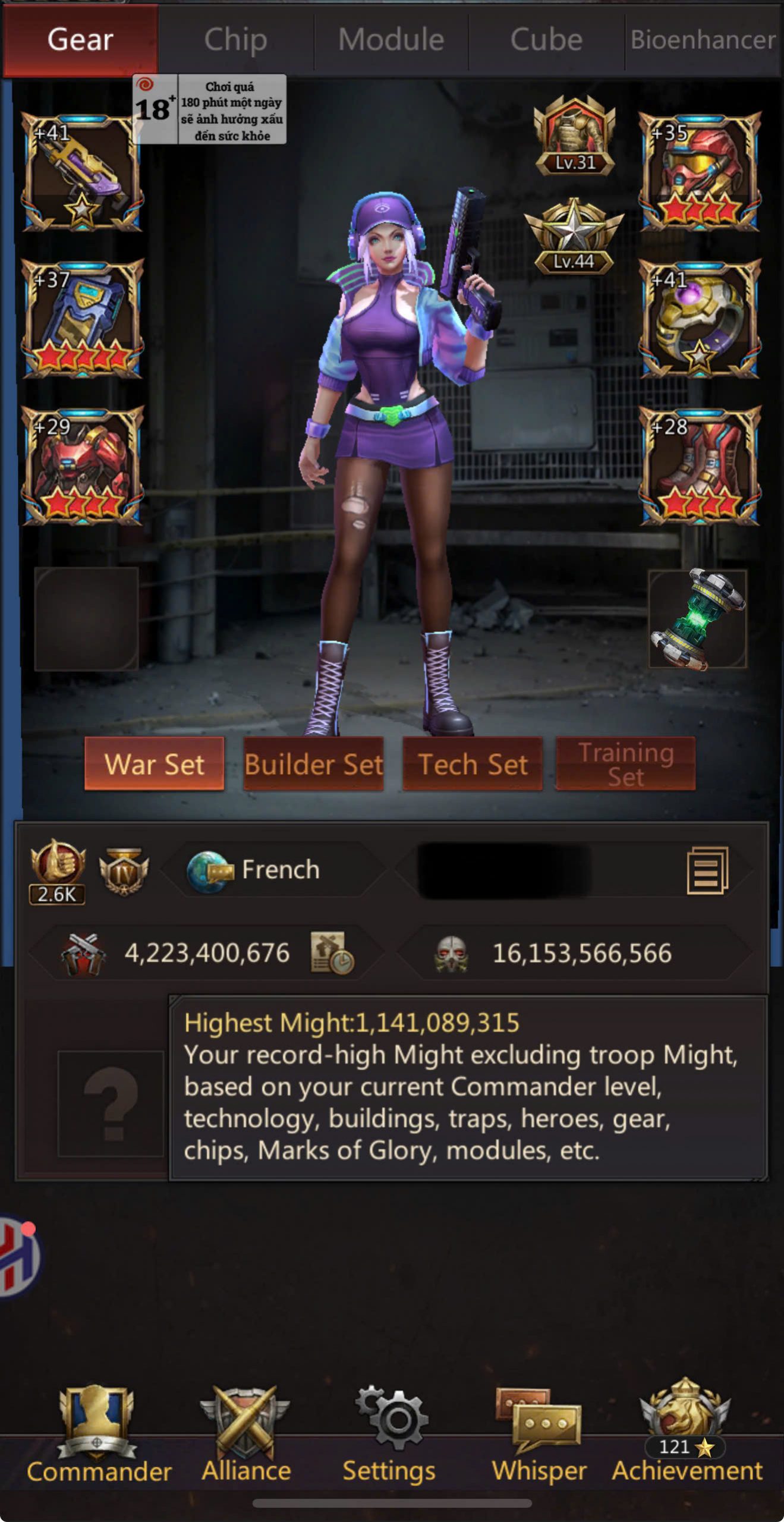Open the Module tab
This screenshot has height=1522, width=784.
[x=391, y=40]
